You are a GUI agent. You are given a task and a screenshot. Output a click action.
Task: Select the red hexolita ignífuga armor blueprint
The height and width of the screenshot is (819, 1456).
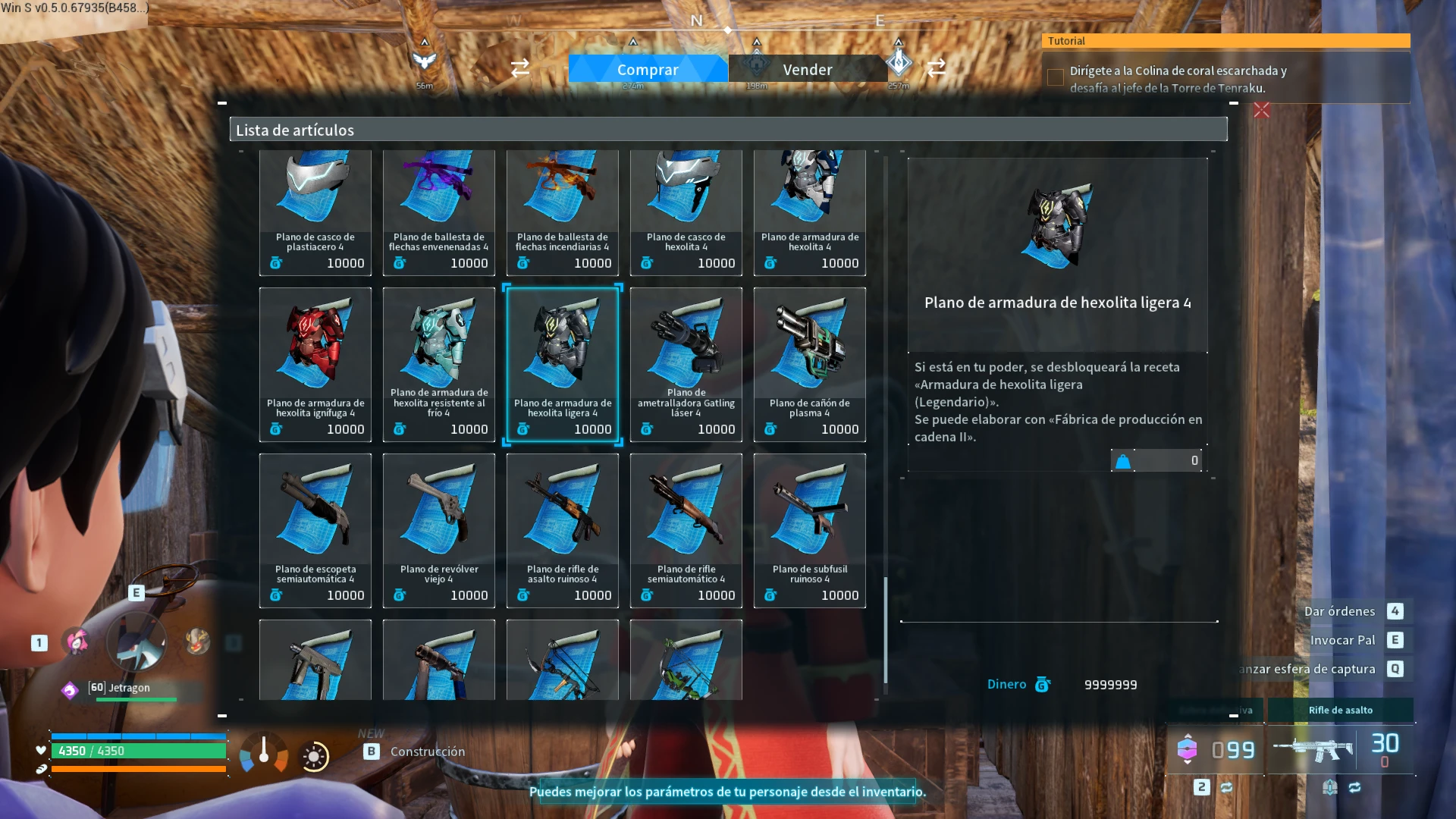[315, 364]
